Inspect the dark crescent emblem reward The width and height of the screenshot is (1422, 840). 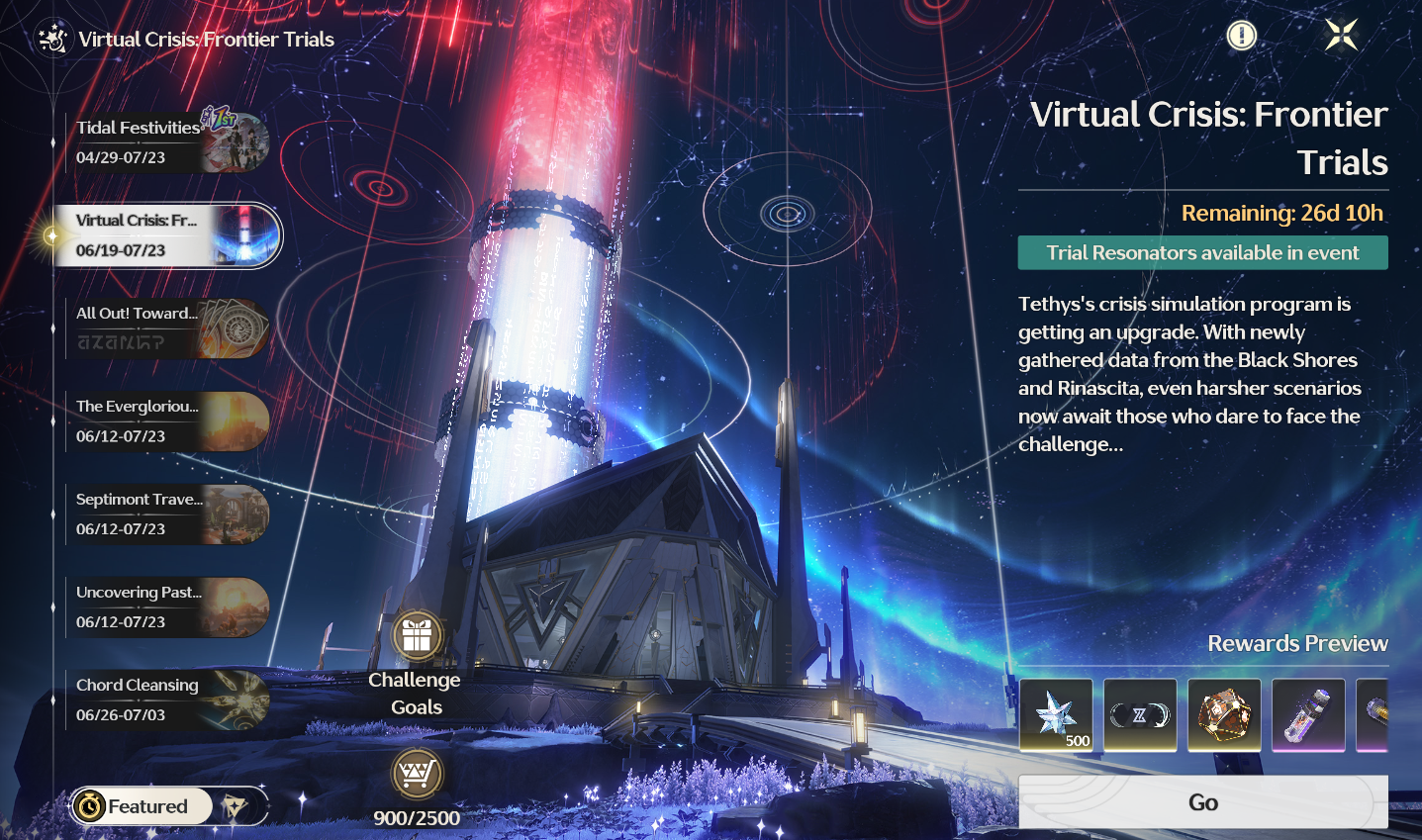click(x=1140, y=714)
